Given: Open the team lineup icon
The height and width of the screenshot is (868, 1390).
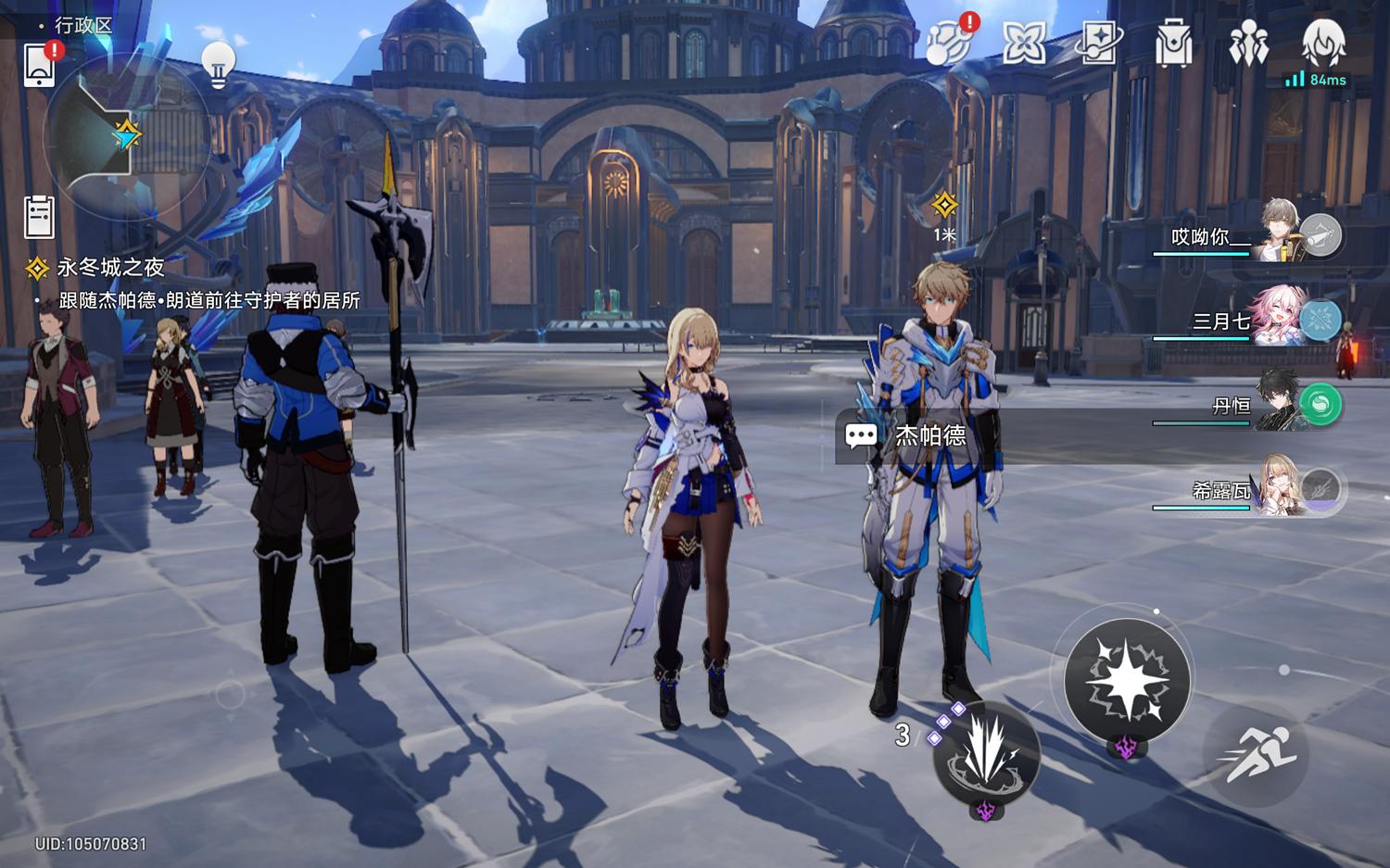Looking at the screenshot, I should 1248,43.
